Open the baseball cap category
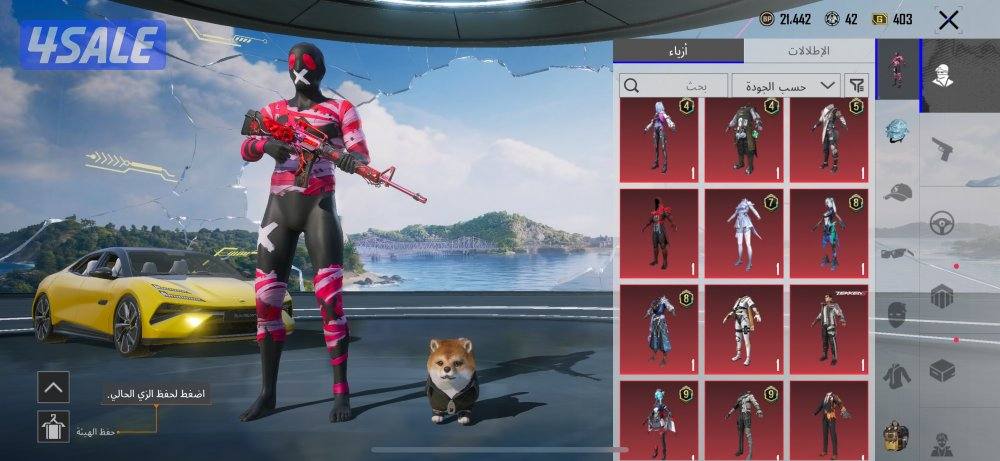The width and height of the screenshot is (1000, 461). (897, 192)
